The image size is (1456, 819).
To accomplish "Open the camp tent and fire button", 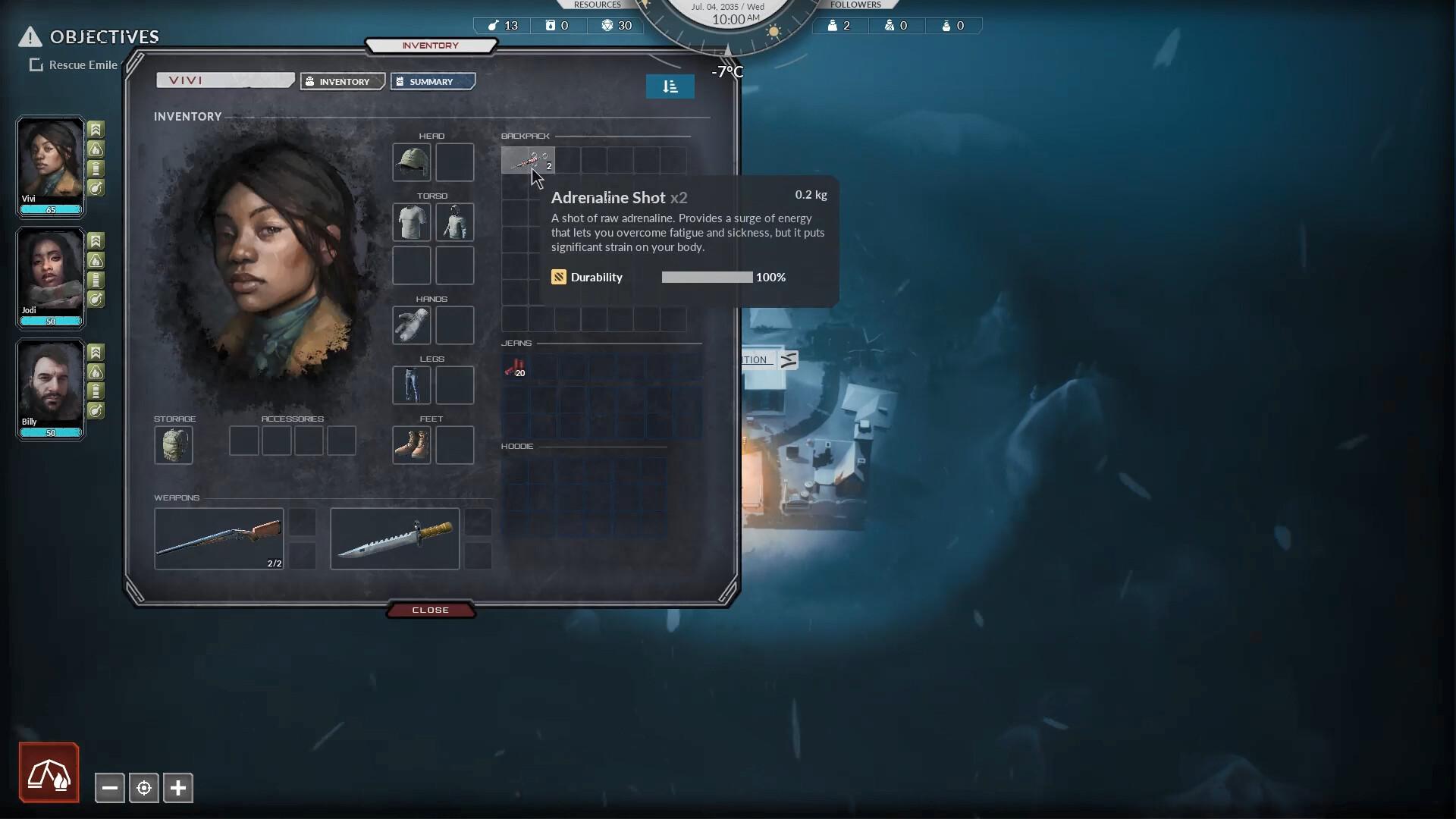I will pyautogui.click(x=49, y=773).
